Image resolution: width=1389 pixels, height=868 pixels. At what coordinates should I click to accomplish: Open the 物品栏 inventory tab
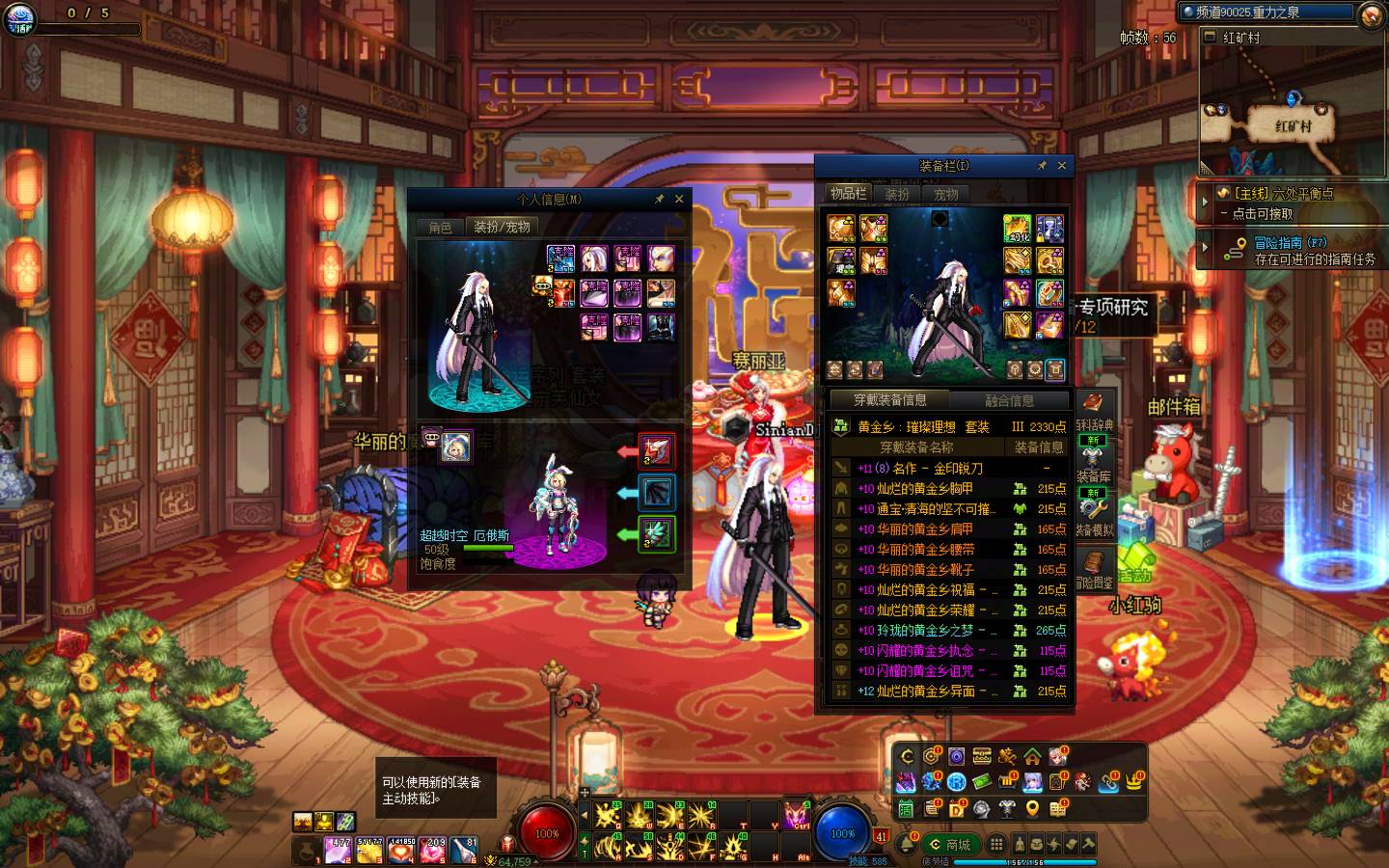point(848,194)
